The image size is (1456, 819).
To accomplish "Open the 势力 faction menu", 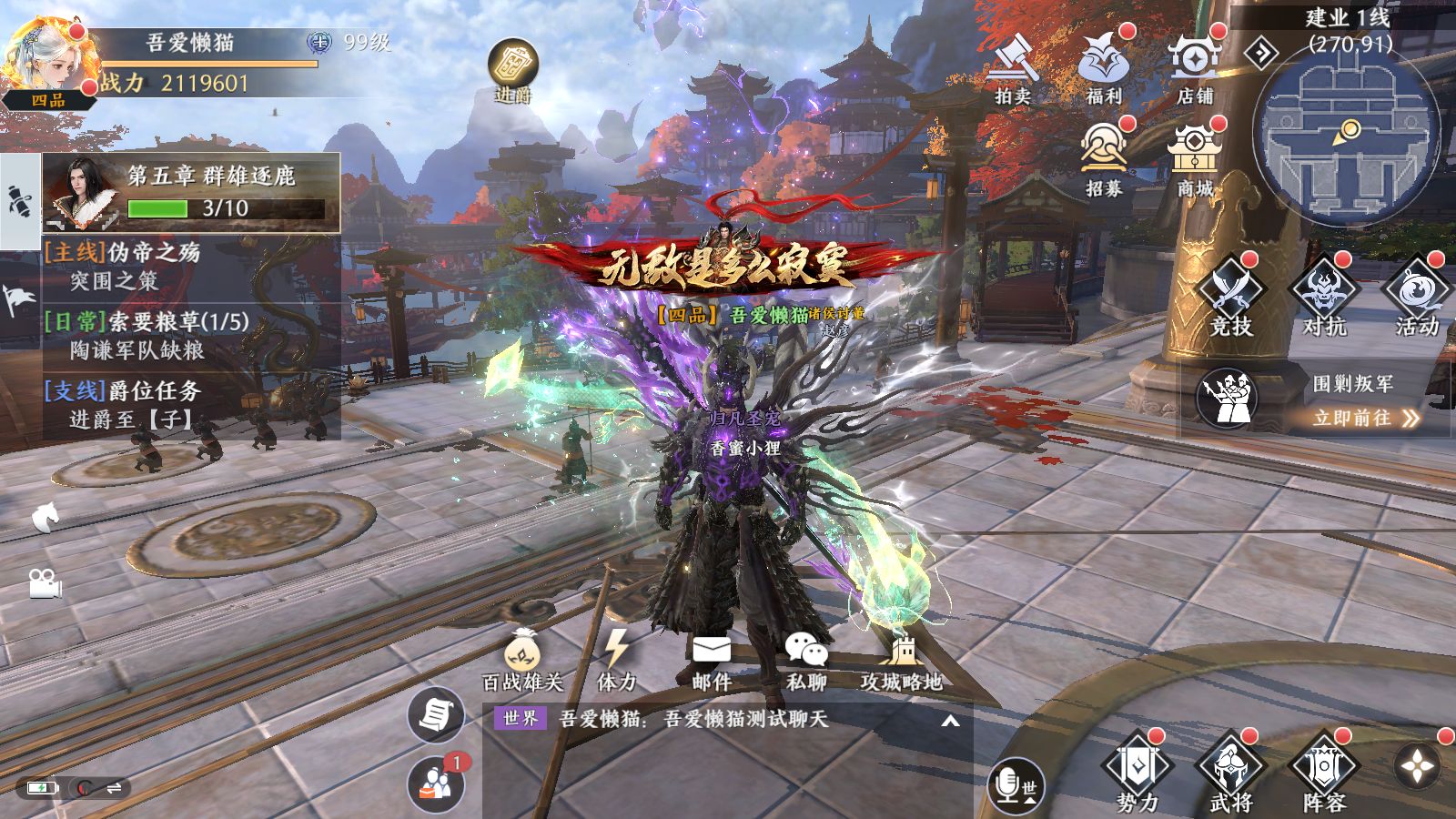I will point(1137,773).
